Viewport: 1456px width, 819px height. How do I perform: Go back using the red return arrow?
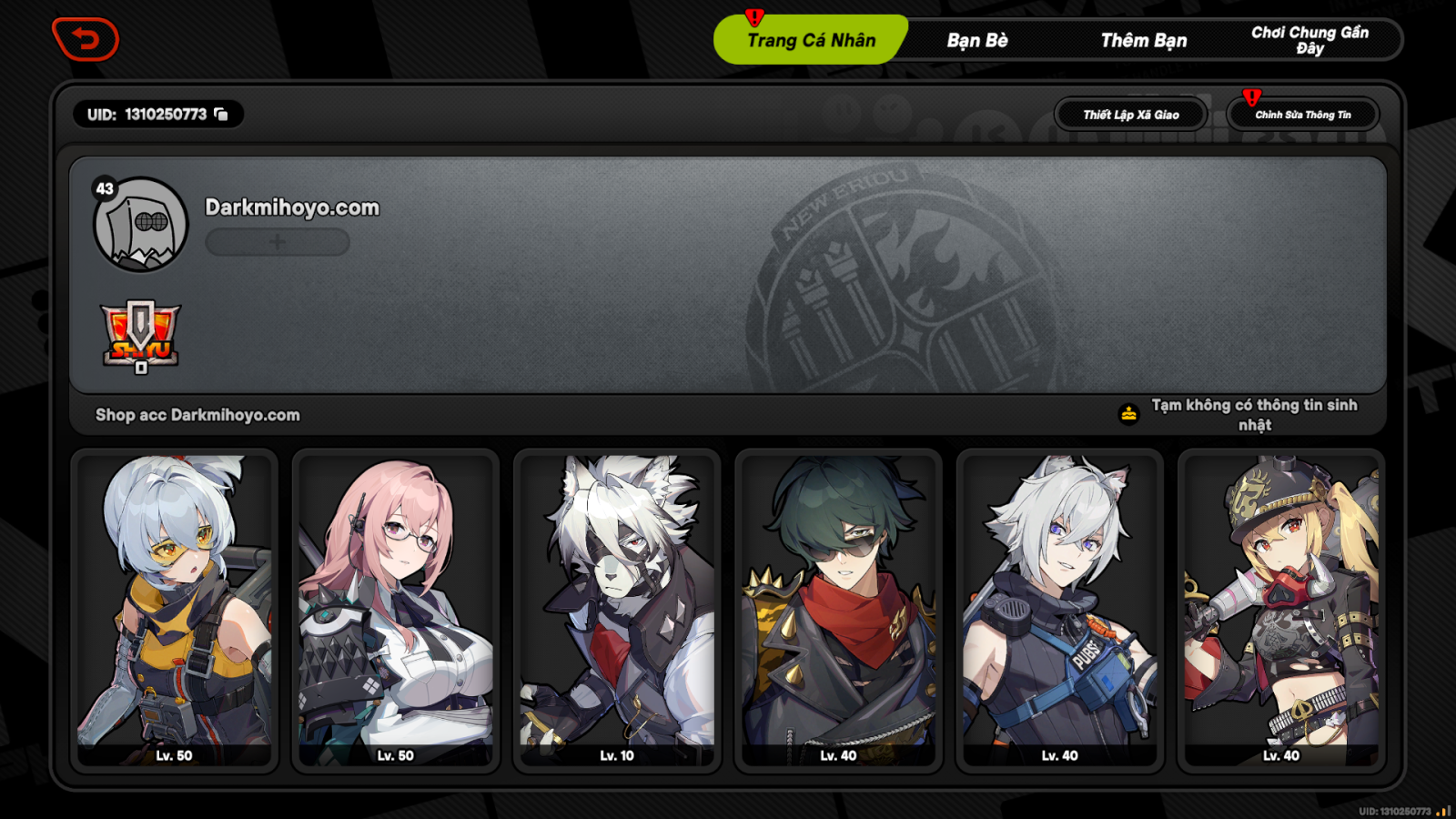(86, 39)
